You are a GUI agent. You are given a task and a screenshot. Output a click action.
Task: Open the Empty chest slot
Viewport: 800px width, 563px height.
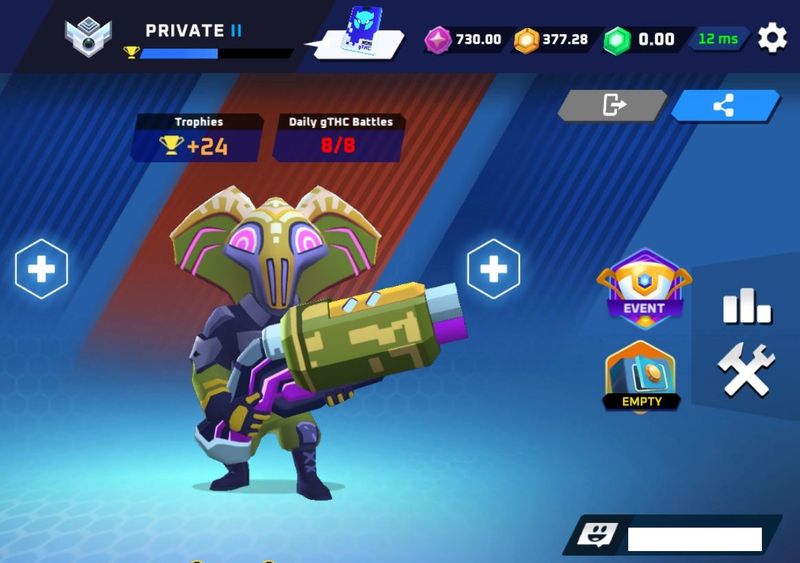pyautogui.click(x=641, y=376)
